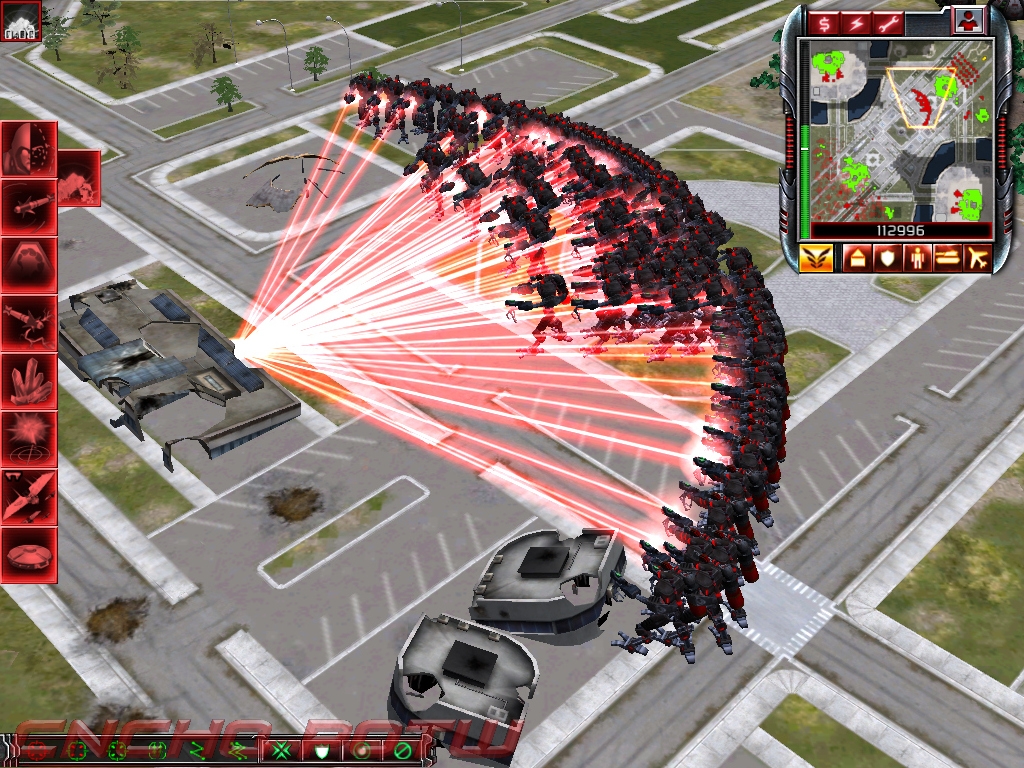Set the green shield guard stance
Screen dimensions: 1024x768
point(322,749)
